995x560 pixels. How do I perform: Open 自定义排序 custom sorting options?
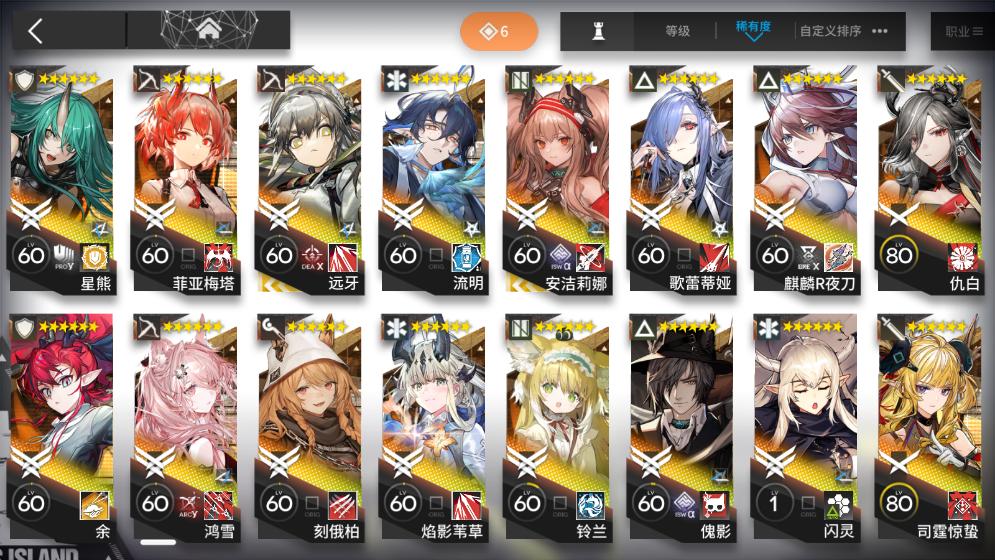click(843, 31)
